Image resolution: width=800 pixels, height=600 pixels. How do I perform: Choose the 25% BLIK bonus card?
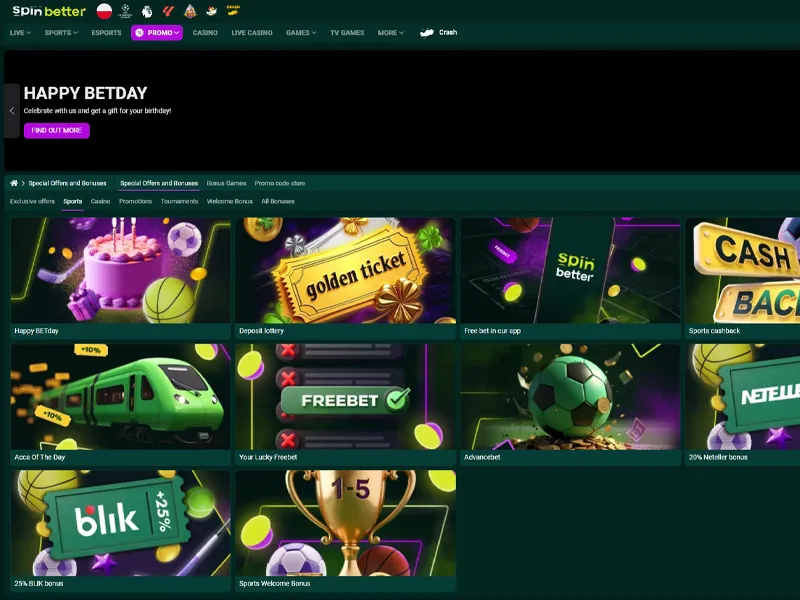click(x=120, y=524)
